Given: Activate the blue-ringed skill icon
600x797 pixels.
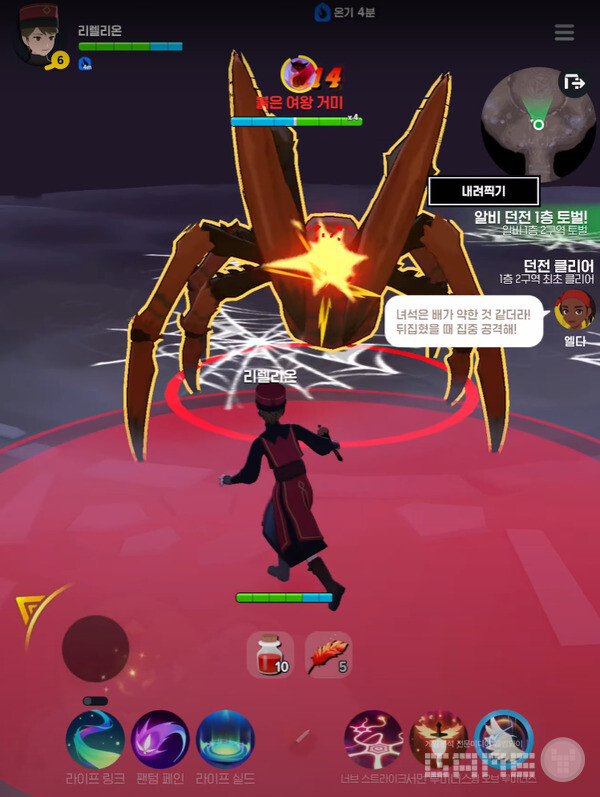Looking at the screenshot, I should tap(503, 740).
